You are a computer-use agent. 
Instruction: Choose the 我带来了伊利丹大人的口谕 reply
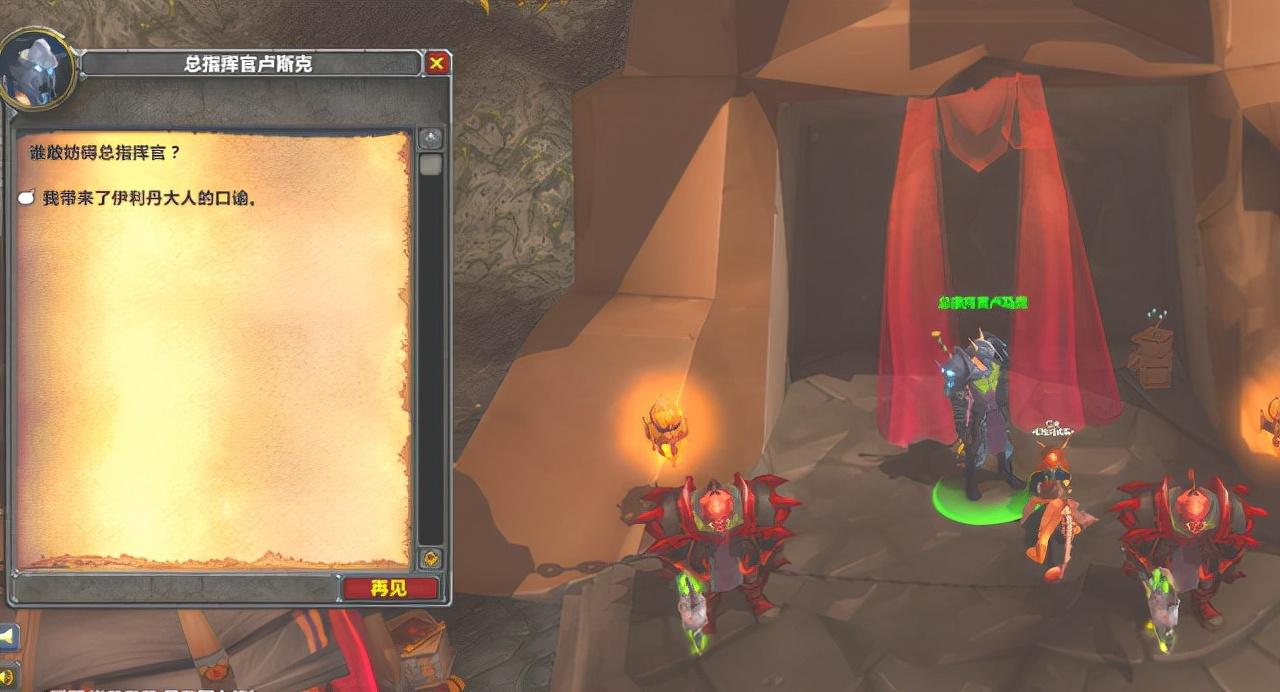click(149, 198)
